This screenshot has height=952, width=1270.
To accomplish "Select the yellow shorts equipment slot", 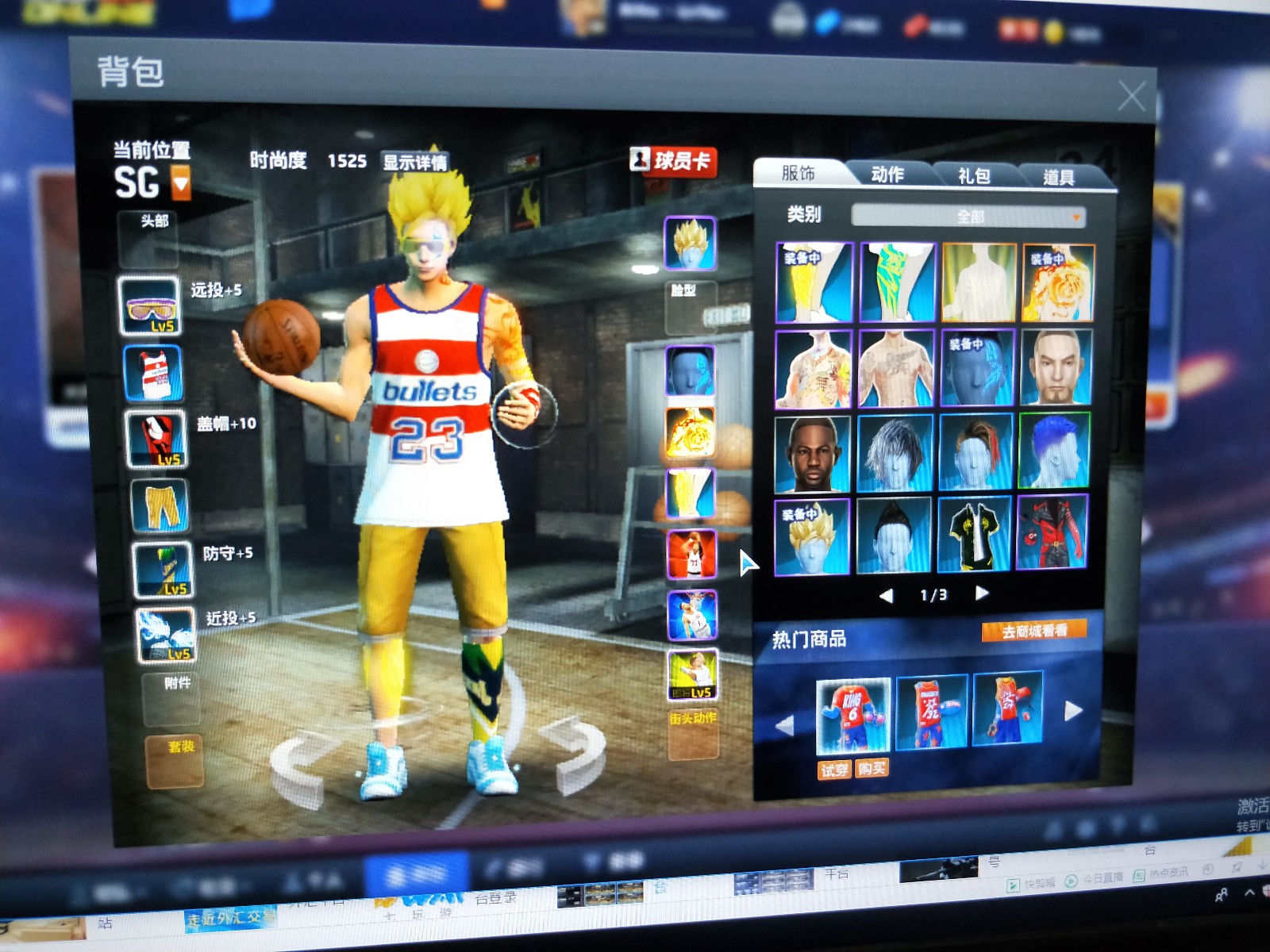I will pos(160,505).
